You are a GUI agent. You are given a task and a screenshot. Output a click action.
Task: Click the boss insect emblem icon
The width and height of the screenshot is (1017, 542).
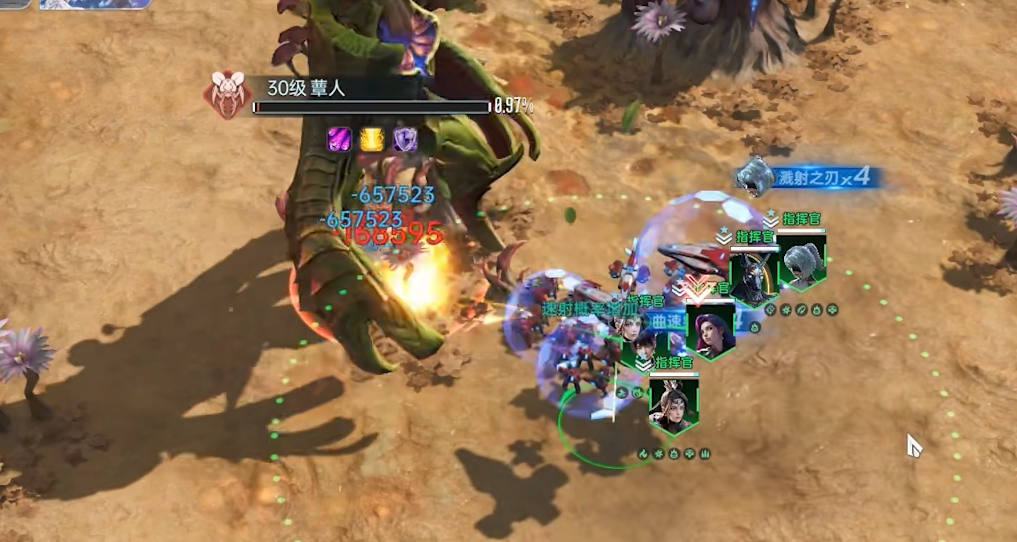coord(226,96)
